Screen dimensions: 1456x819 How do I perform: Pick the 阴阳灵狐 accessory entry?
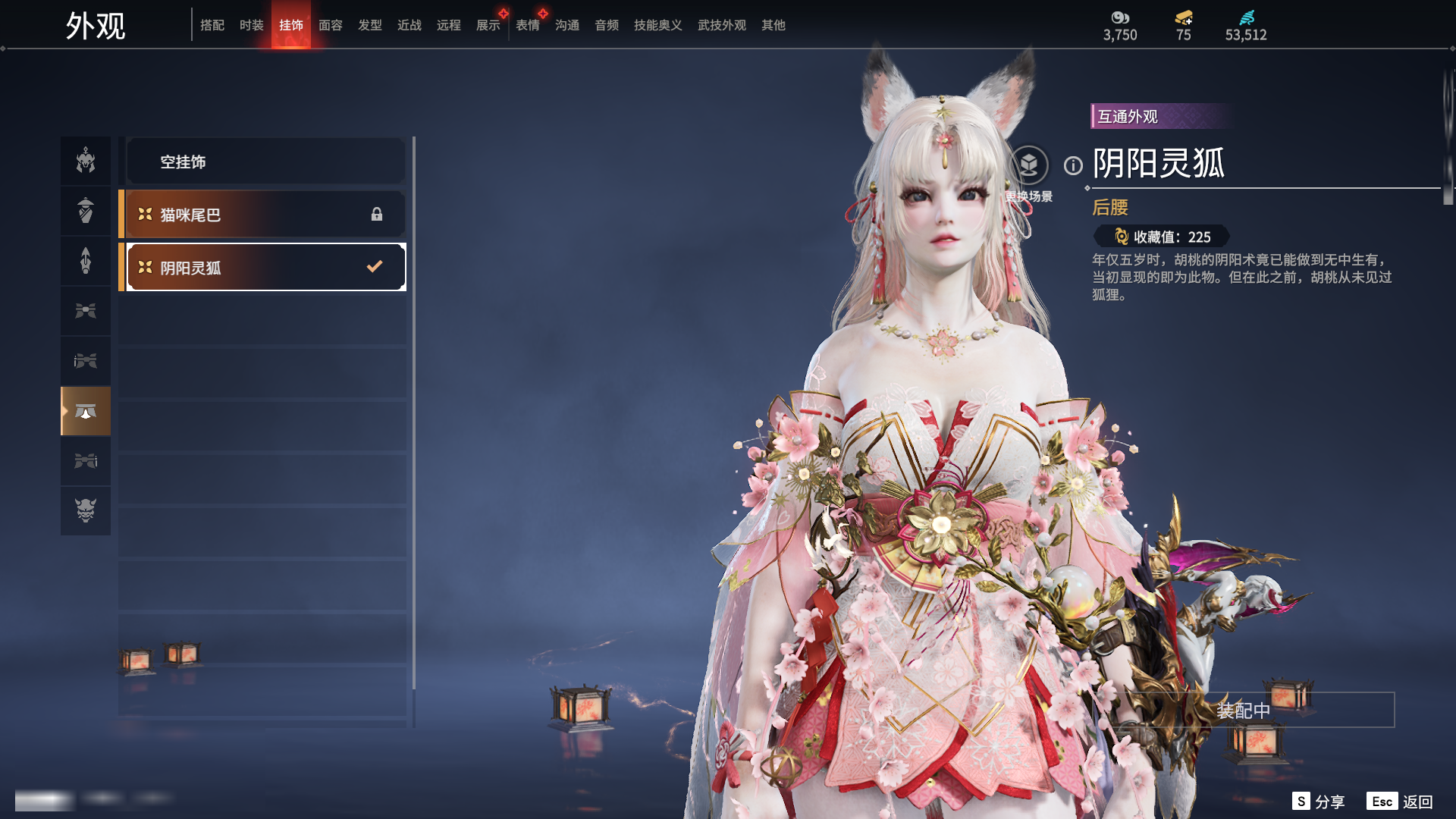tap(265, 268)
